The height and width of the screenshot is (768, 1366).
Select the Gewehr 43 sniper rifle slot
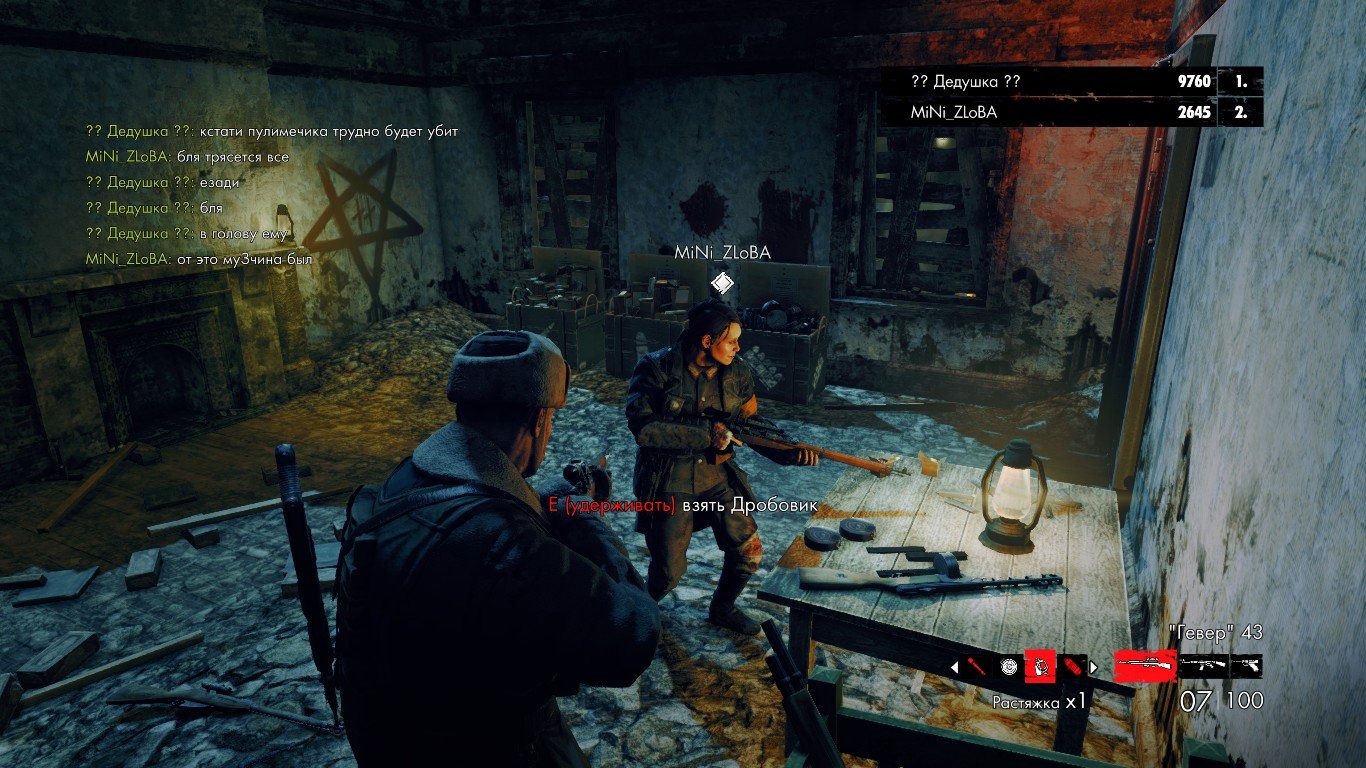pyautogui.click(x=1145, y=666)
